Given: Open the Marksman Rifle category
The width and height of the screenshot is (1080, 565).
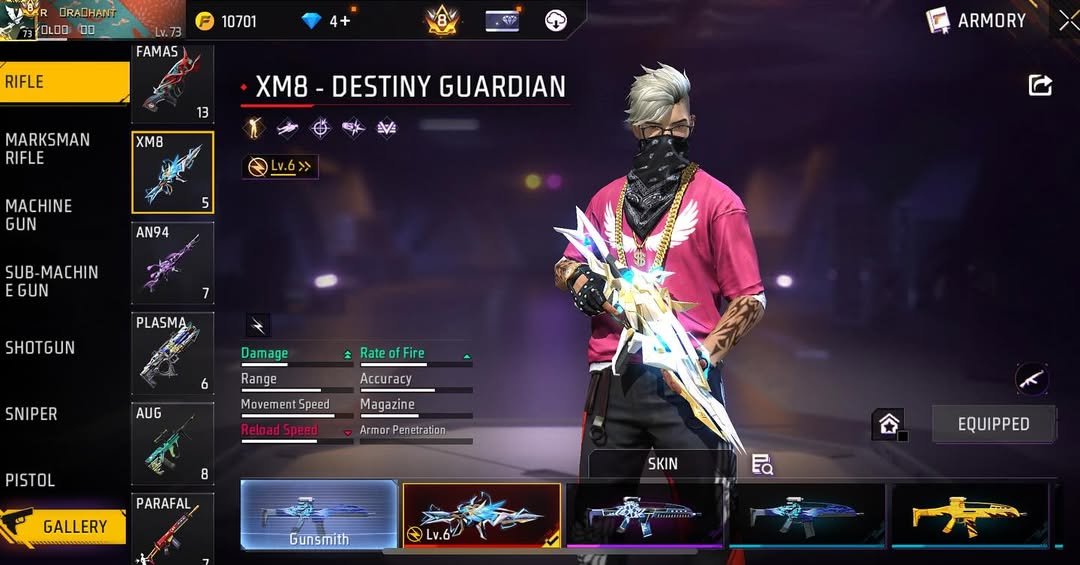Looking at the screenshot, I should pyautogui.click(x=48, y=149).
